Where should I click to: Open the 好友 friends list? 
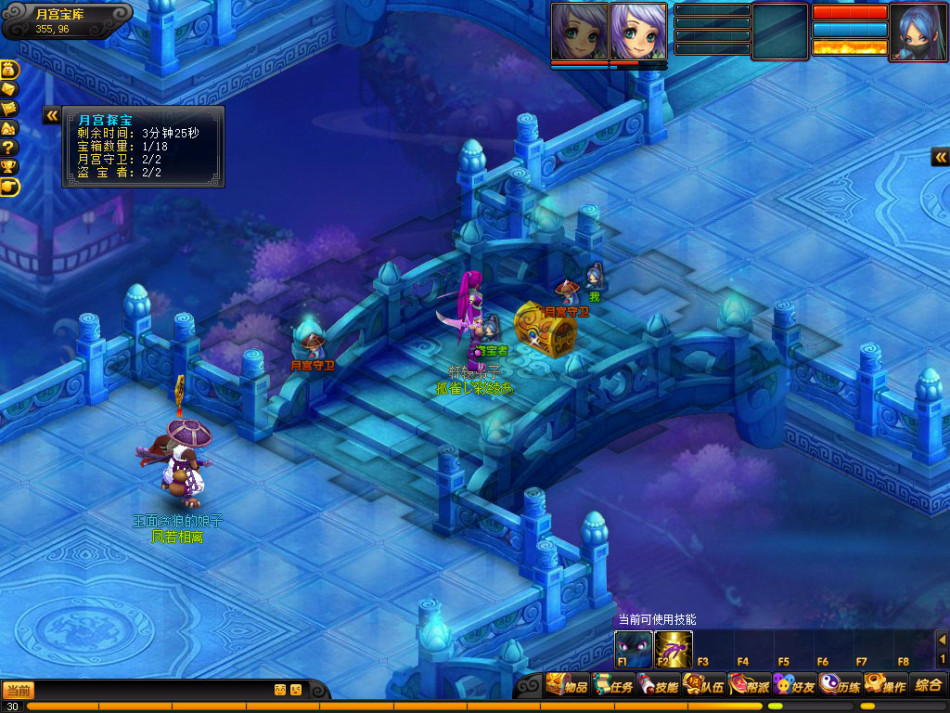tap(796, 686)
